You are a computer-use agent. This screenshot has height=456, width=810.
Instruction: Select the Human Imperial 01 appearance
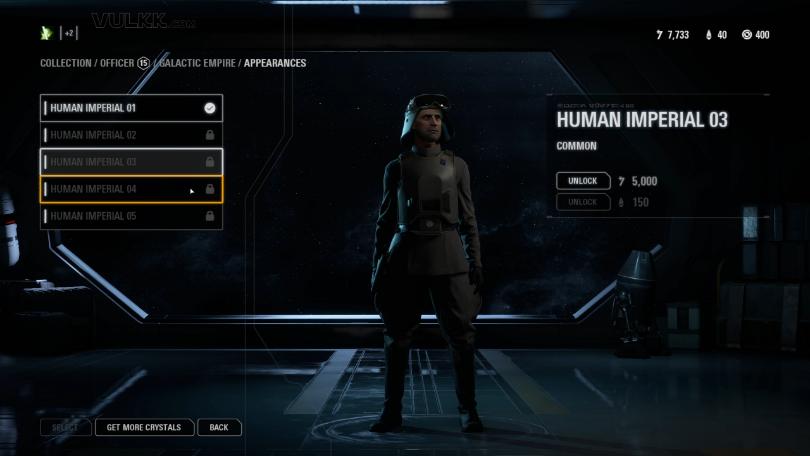pyautogui.click(x=130, y=108)
